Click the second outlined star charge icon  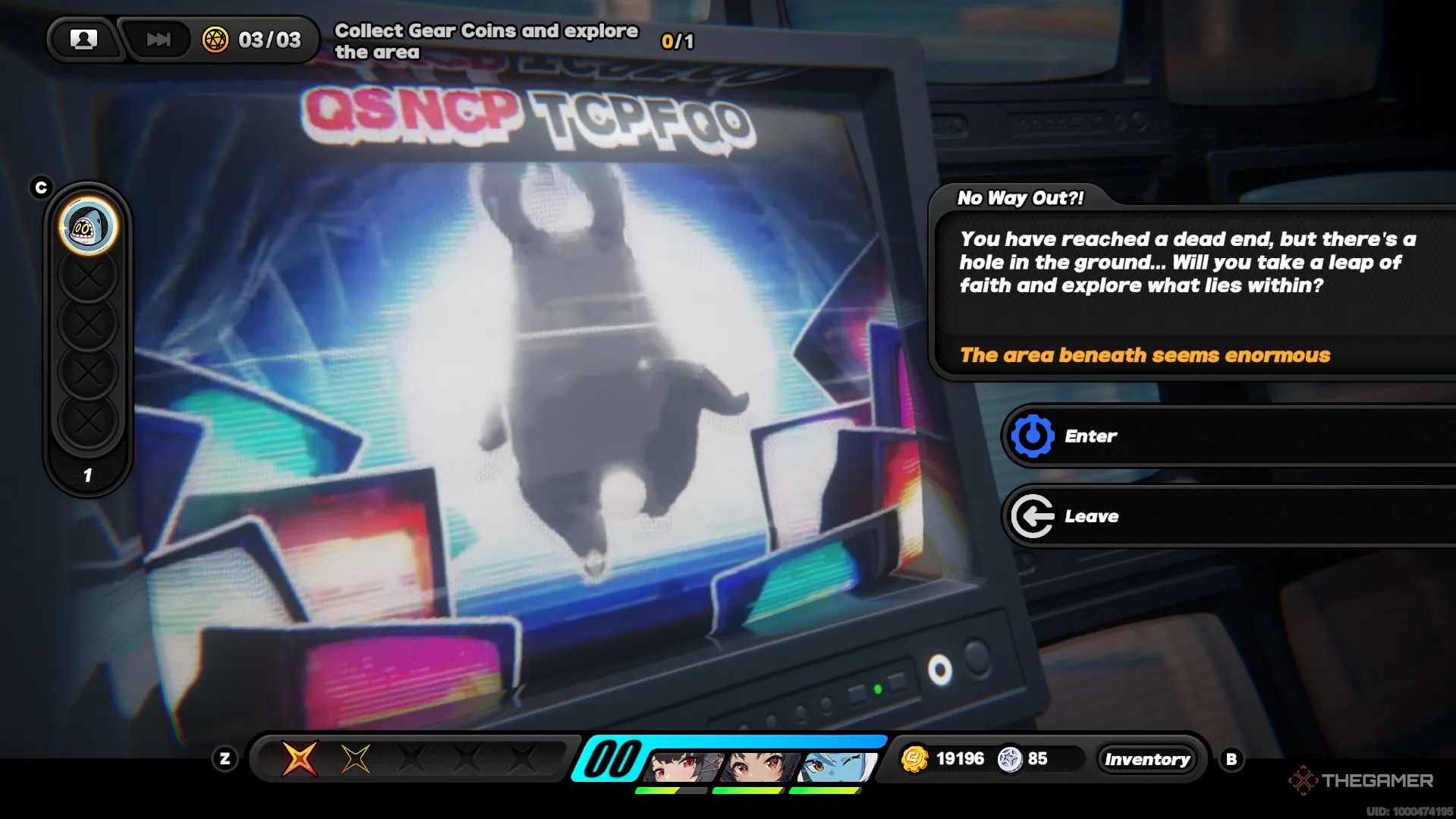pos(354,758)
